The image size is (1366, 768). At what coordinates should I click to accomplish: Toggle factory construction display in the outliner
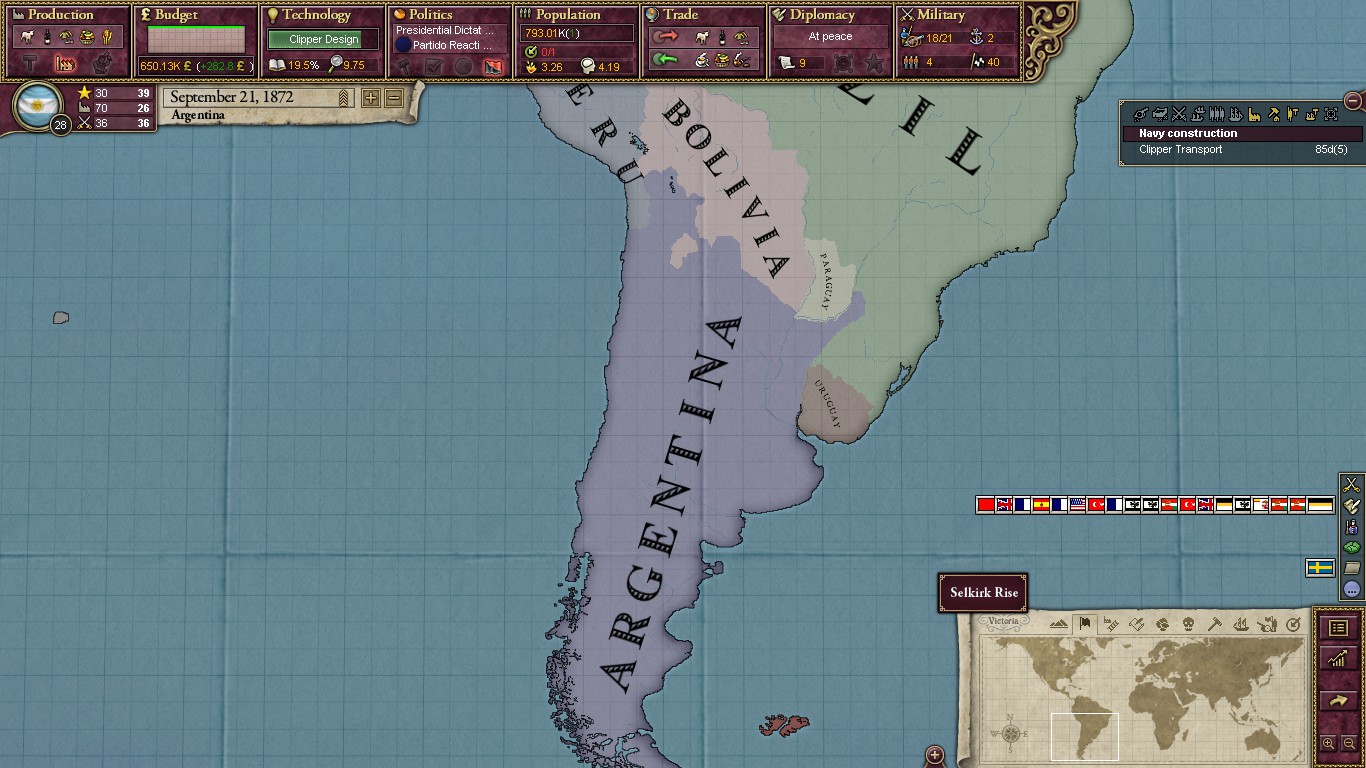pos(1255,114)
